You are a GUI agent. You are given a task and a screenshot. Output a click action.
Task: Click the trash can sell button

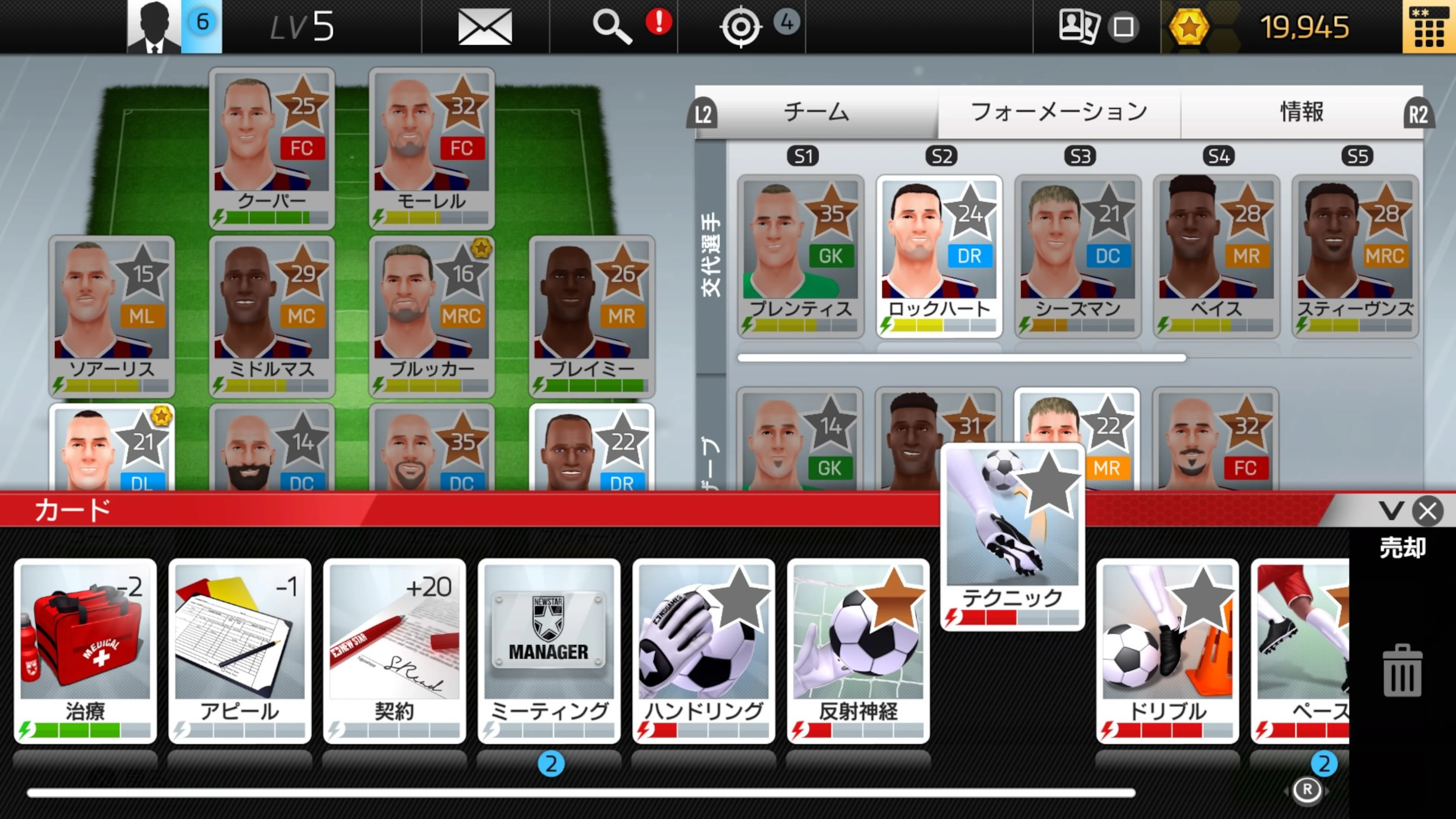coord(1402,670)
